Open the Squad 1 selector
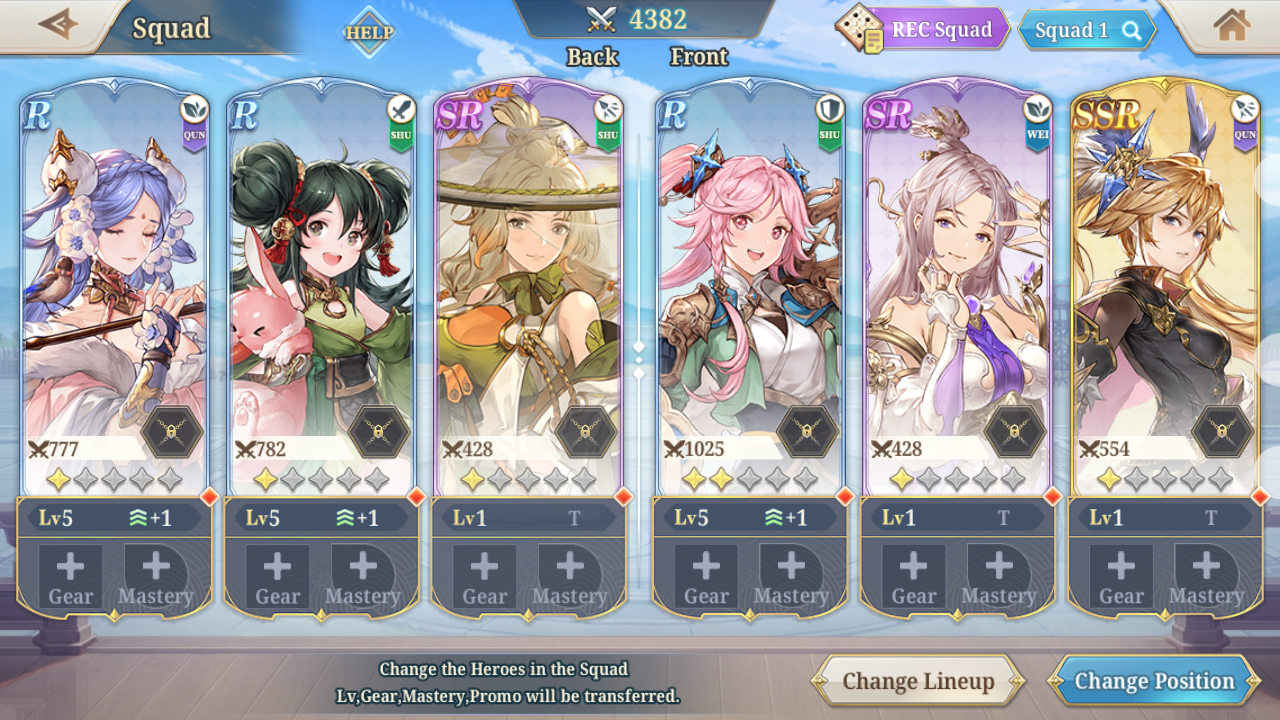Image resolution: width=1280 pixels, height=720 pixels. pos(1087,31)
